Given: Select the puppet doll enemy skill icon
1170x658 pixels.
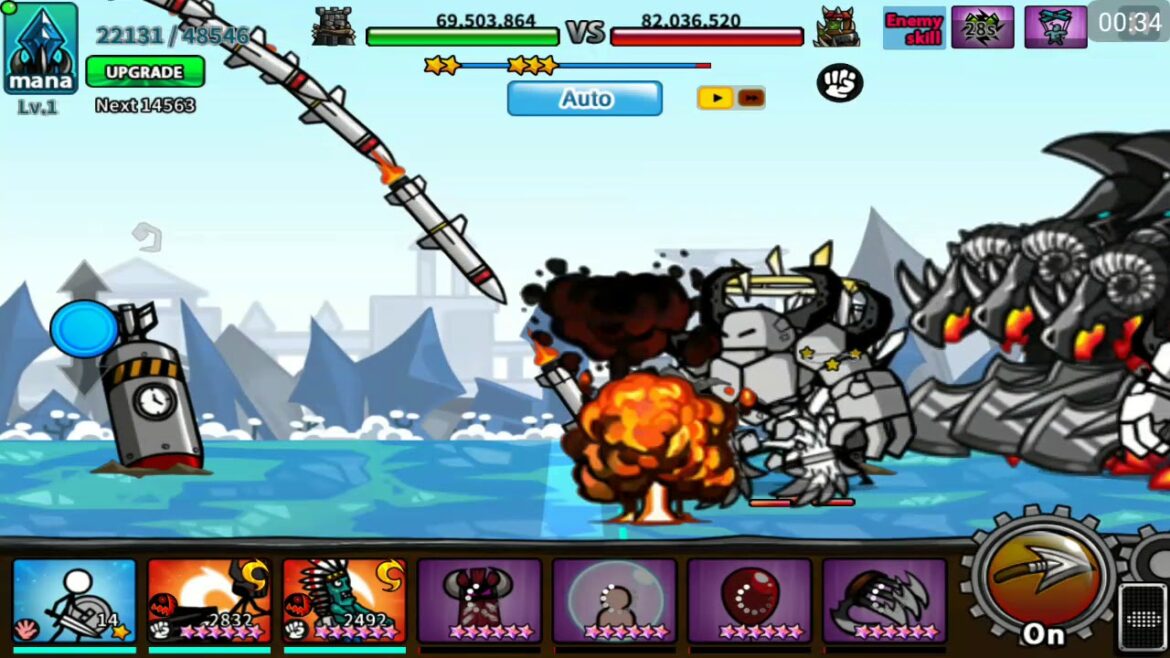Looking at the screenshot, I should [1055, 27].
